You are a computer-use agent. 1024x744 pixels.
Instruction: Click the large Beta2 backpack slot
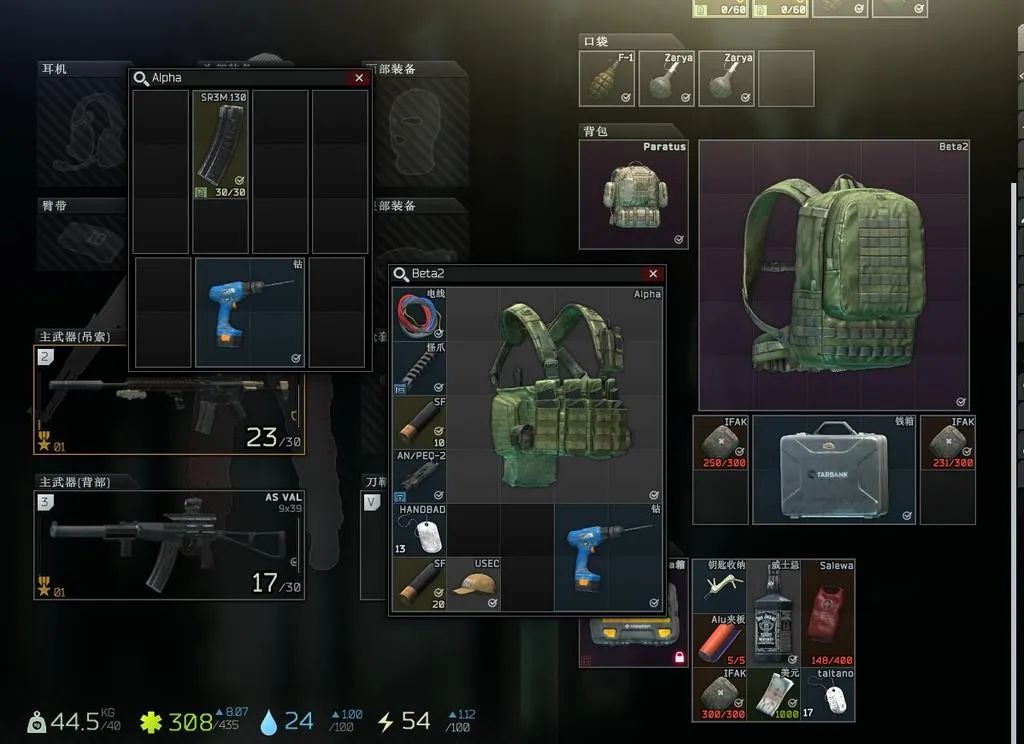(x=834, y=275)
